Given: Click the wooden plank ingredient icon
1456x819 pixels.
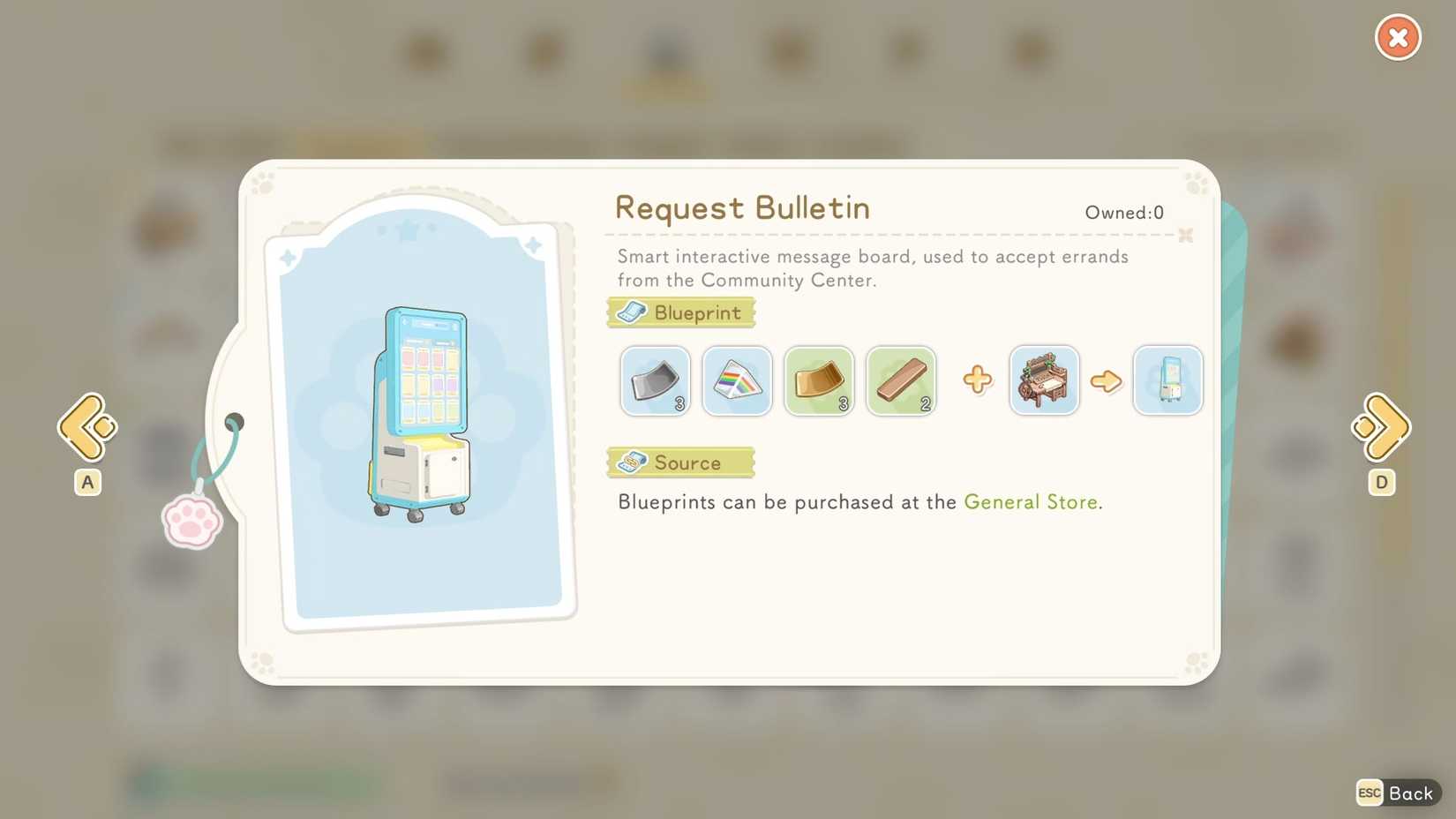Looking at the screenshot, I should click(x=901, y=380).
